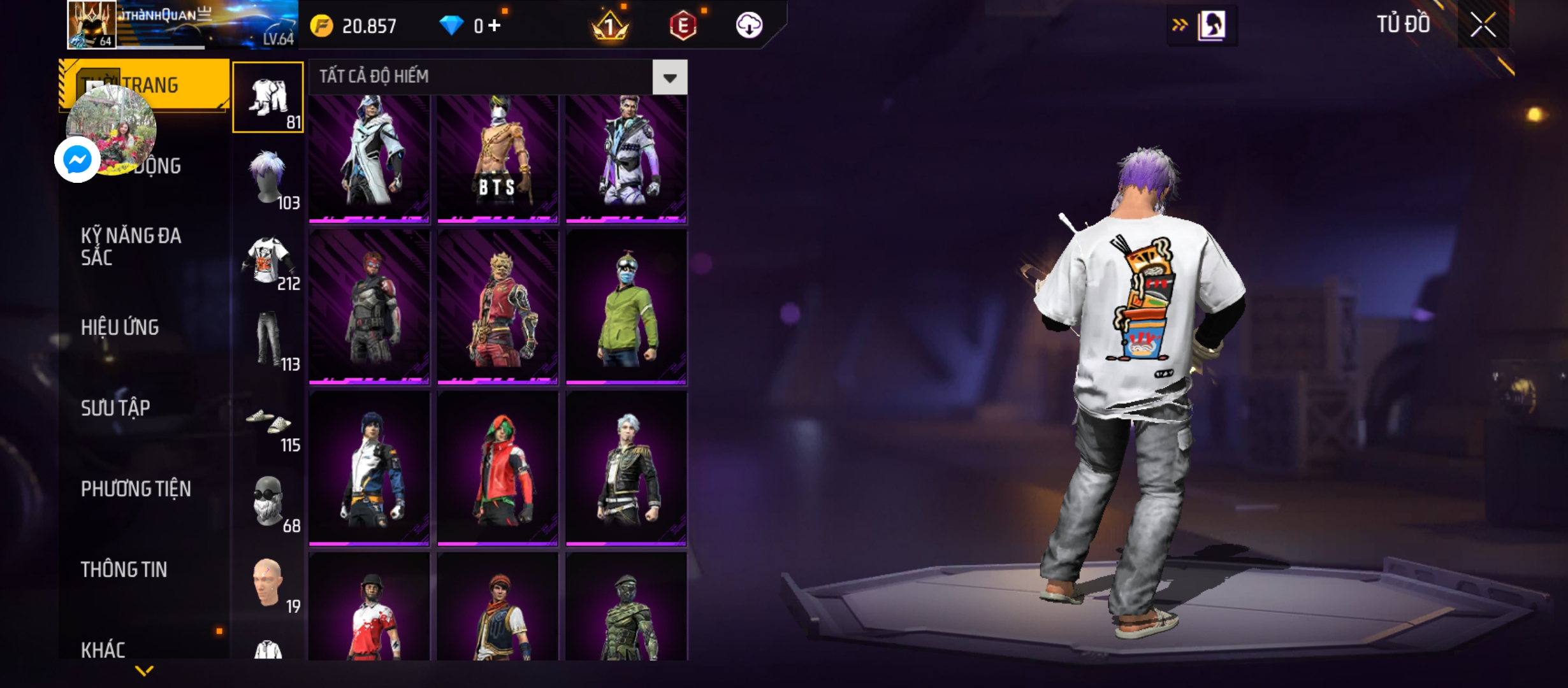Open the shirts category with 212 items

click(x=268, y=260)
